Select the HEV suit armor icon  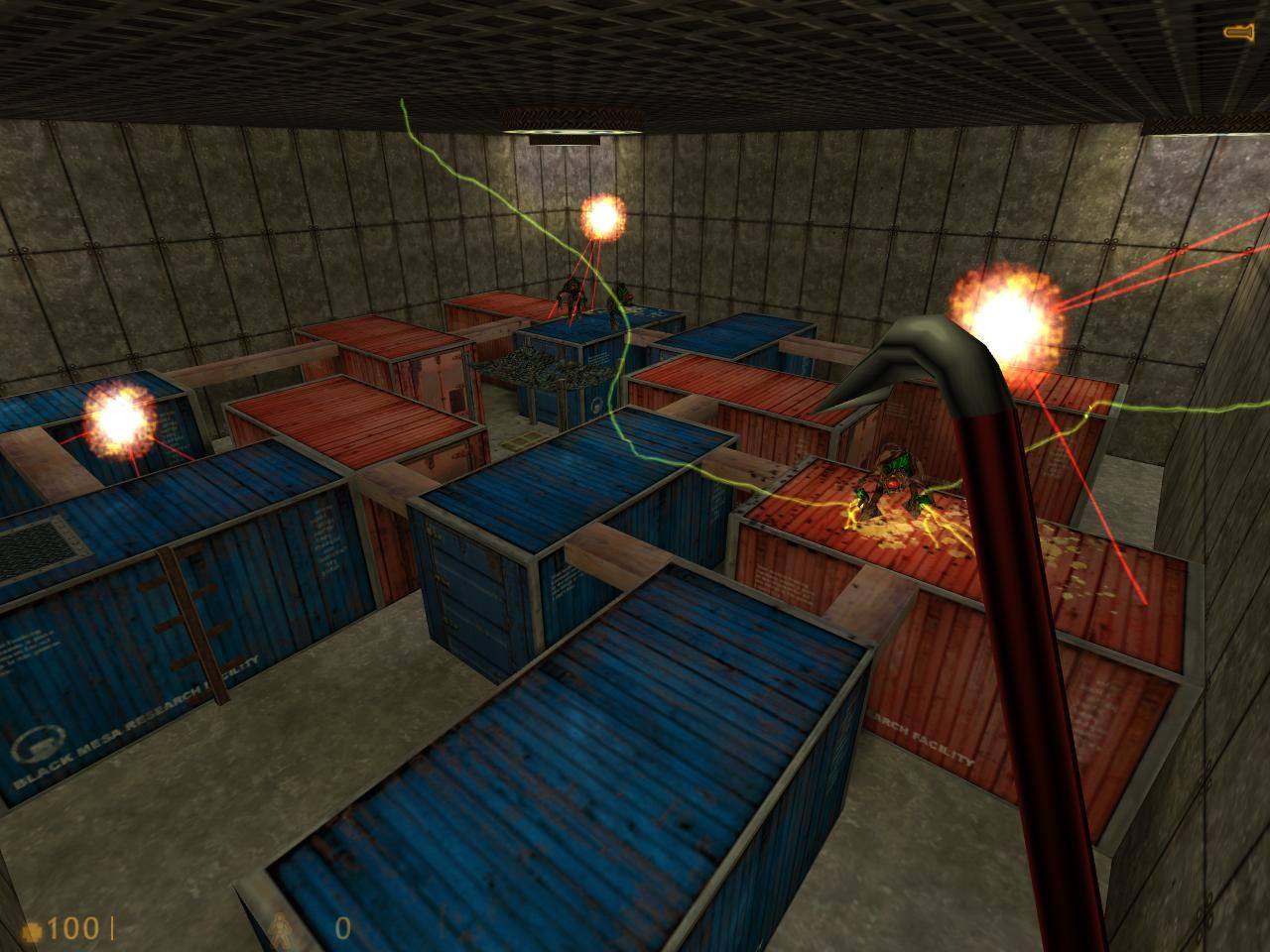283,930
